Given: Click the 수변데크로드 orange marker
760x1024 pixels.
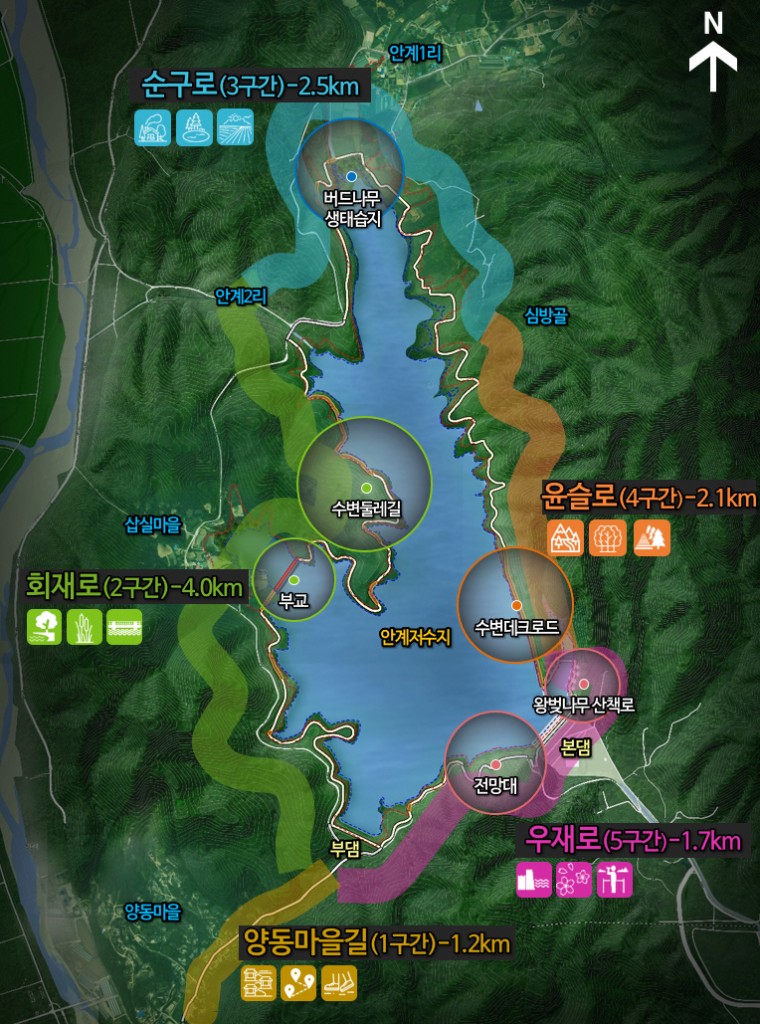Looking at the screenshot, I should (x=516, y=605).
